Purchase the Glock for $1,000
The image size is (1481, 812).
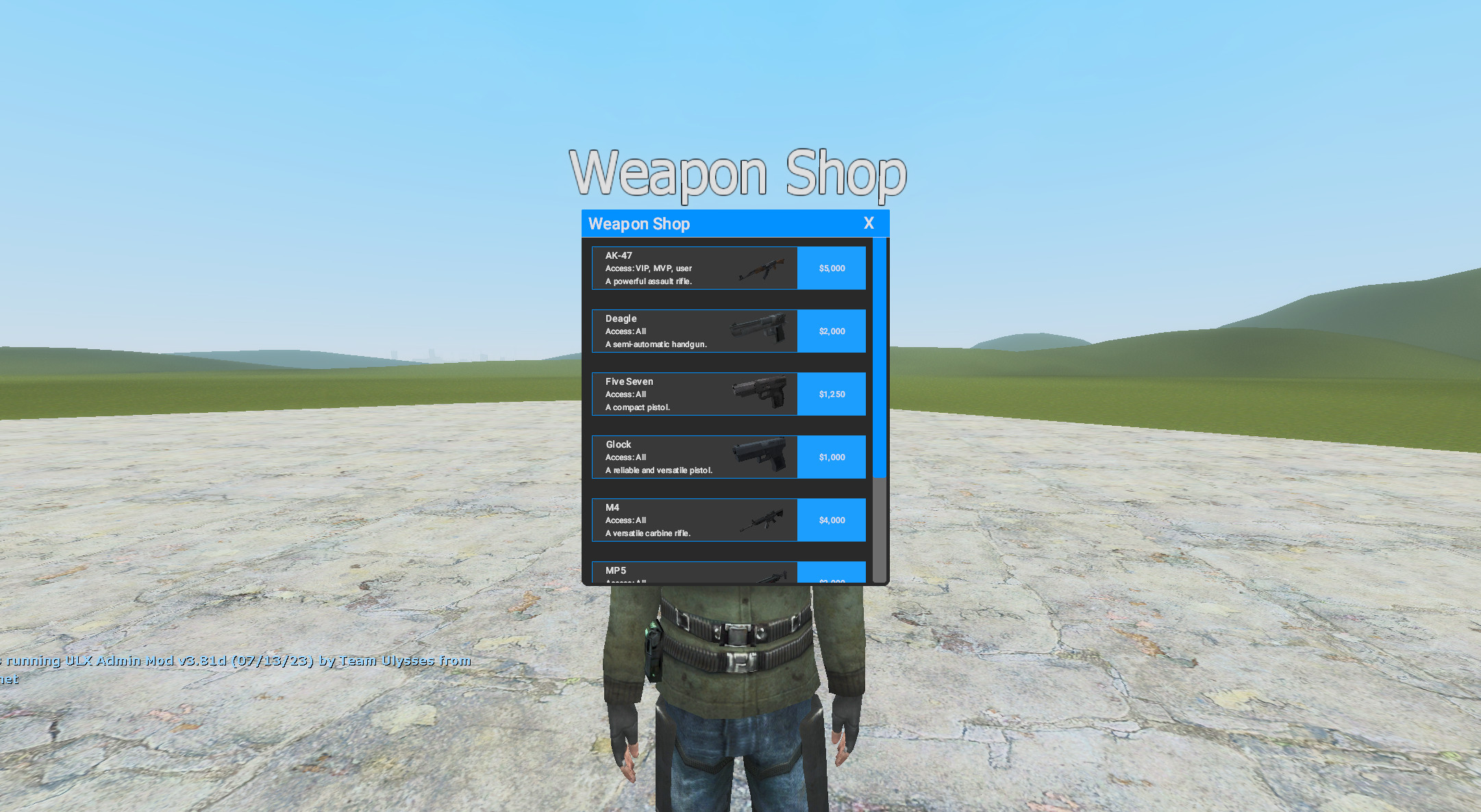831,457
